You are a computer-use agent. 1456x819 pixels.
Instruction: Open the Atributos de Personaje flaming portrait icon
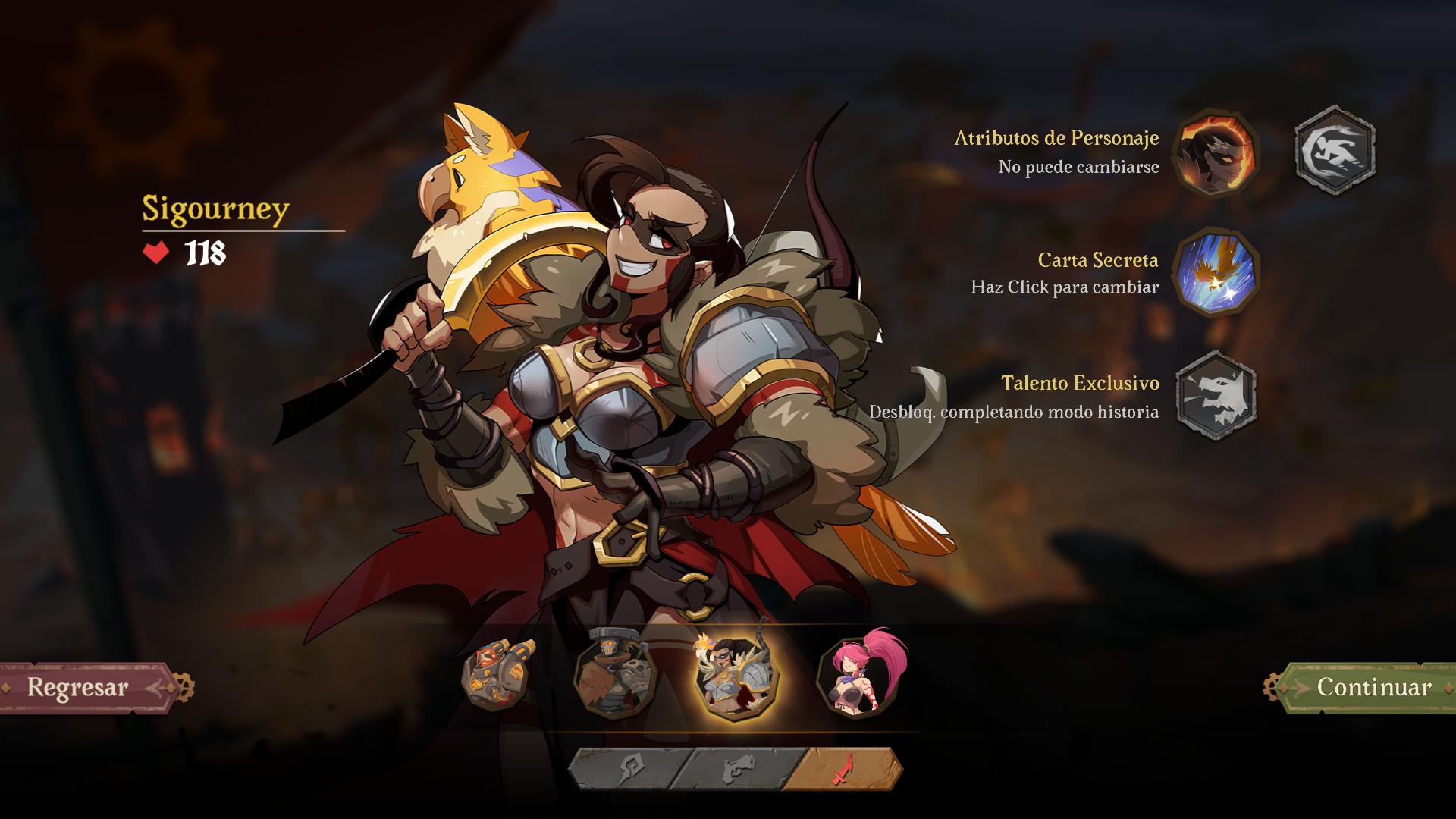(x=1216, y=152)
